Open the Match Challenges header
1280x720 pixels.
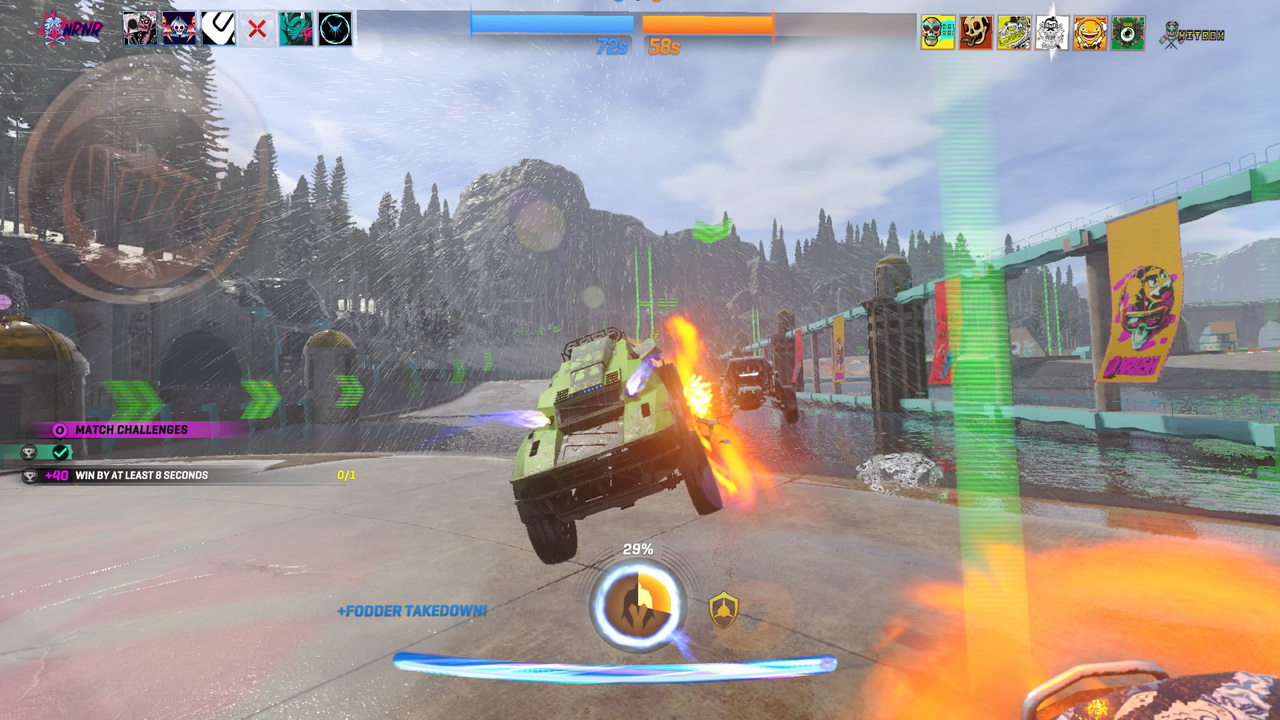coord(130,430)
